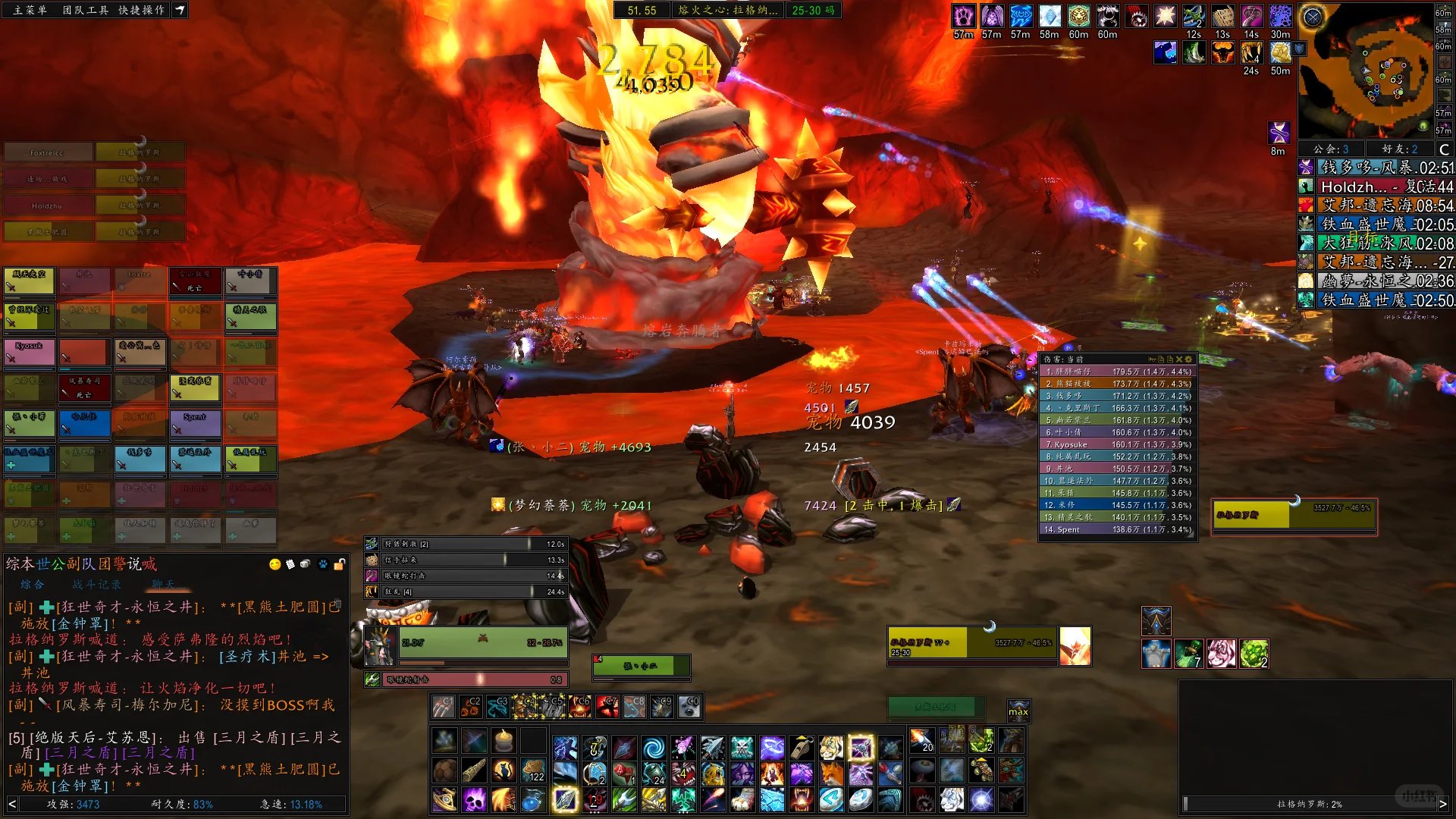Click the raid minimap
This screenshot has height=819, width=1456.
tap(1365, 72)
